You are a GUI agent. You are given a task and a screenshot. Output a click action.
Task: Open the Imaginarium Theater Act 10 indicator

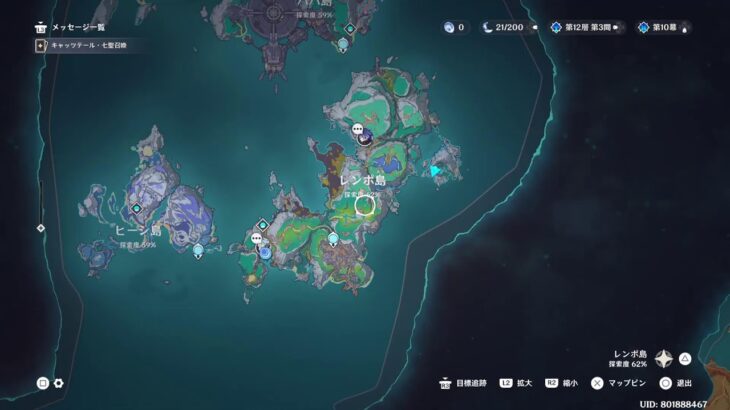click(x=665, y=28)
